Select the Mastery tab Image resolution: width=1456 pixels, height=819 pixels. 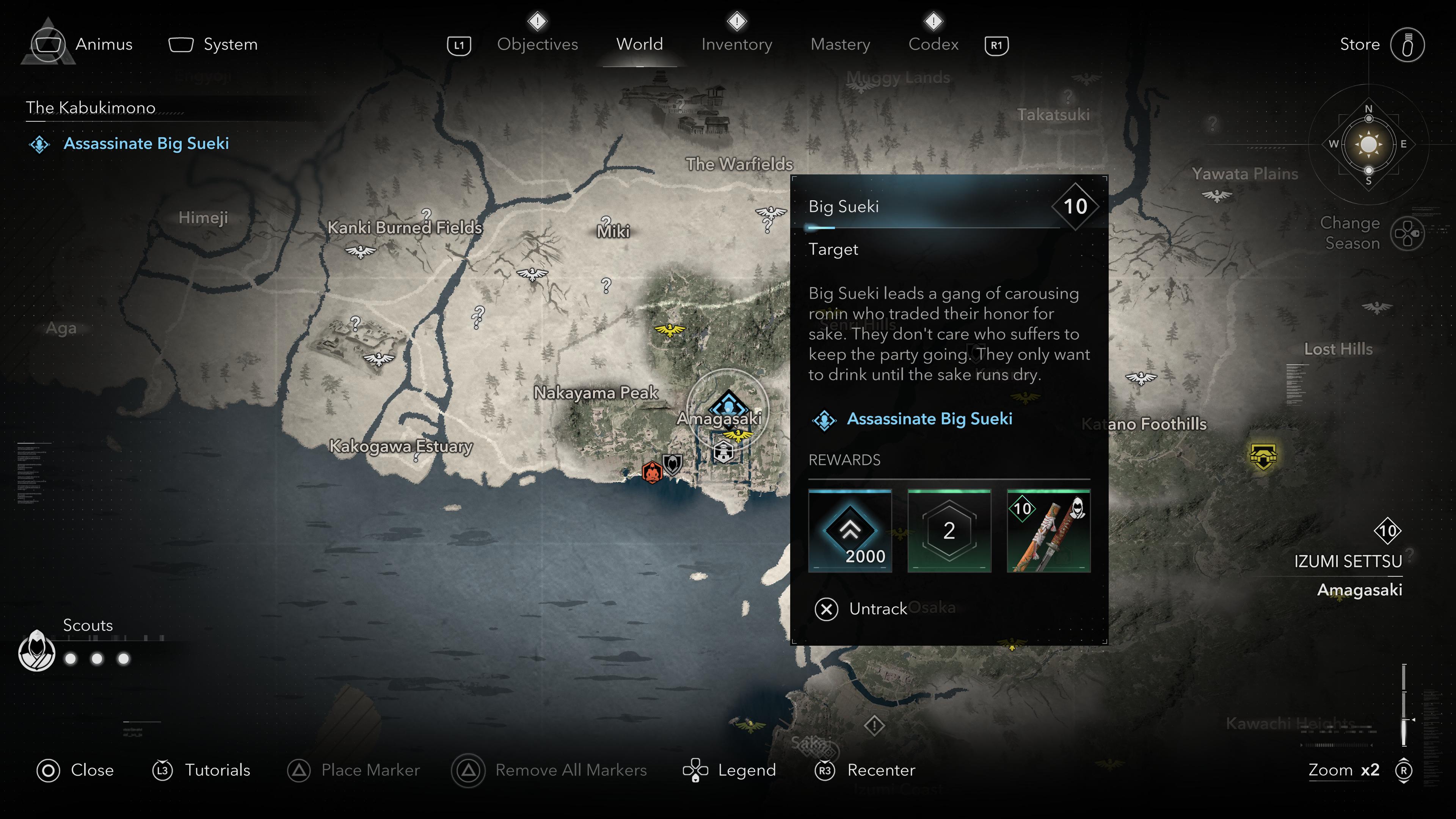coord(840,44)
